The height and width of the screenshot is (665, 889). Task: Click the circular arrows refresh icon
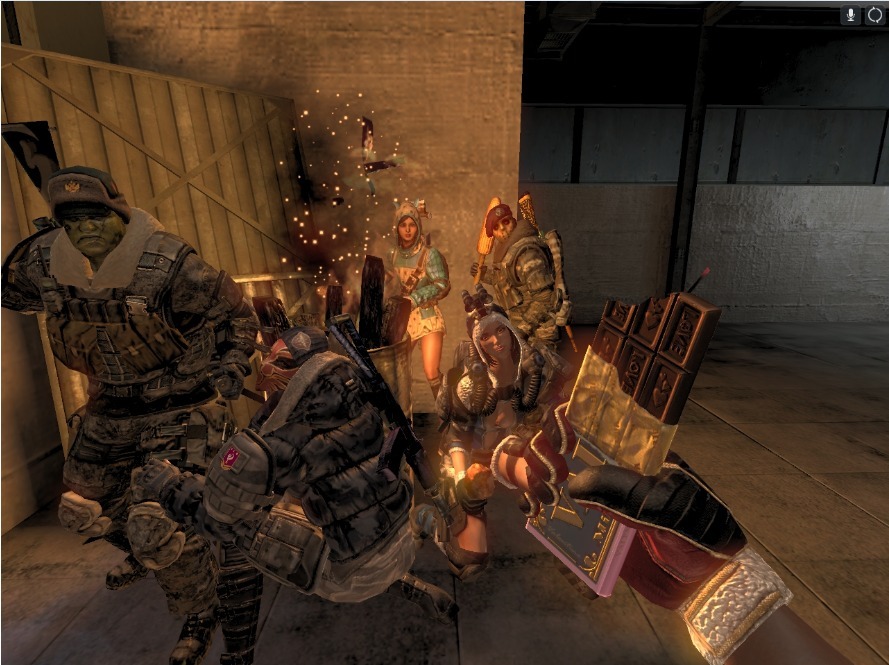point(874,15)
